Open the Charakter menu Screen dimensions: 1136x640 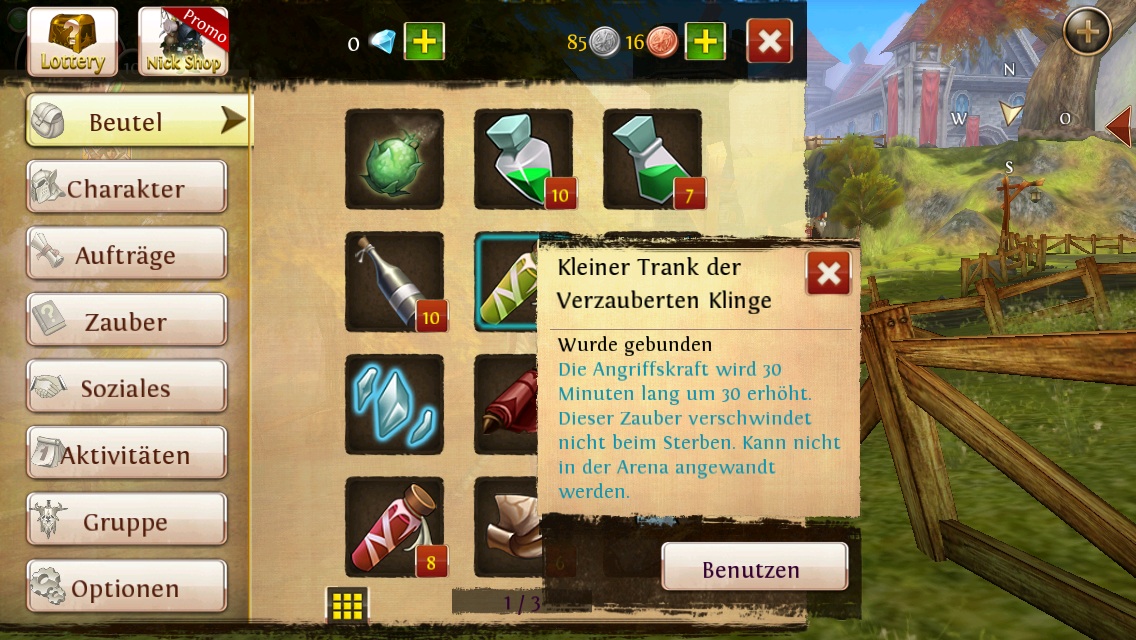(127, 188)
